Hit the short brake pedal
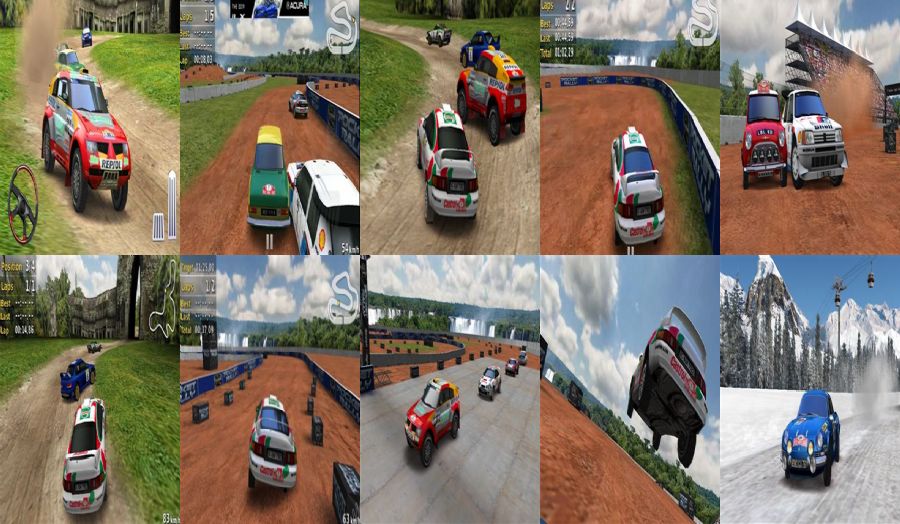The height and width of the screenshot is (524, 900). pyautogui.click(x=157, y=226)
